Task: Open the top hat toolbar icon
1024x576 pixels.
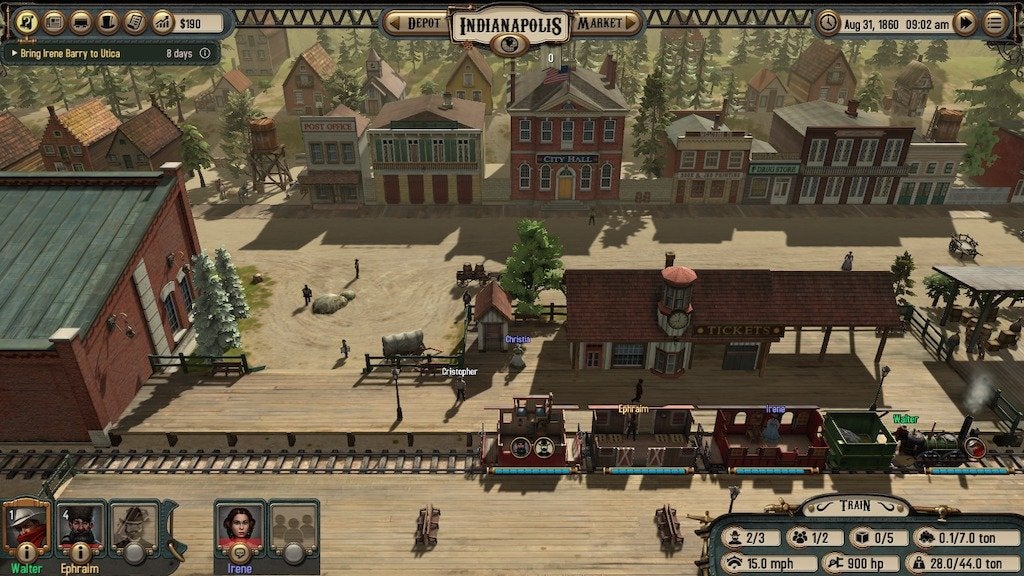Action: pos(108,21)
